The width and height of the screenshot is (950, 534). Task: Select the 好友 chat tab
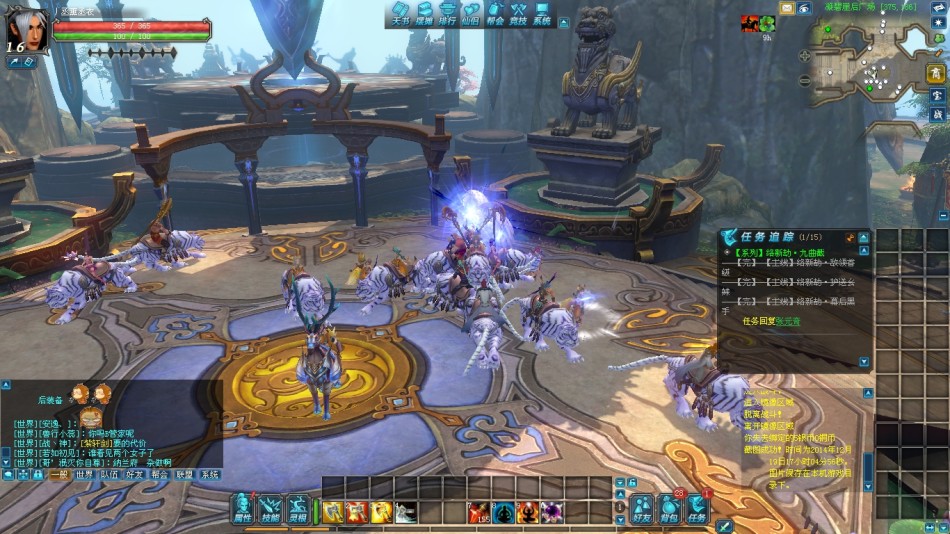(135, 475)
